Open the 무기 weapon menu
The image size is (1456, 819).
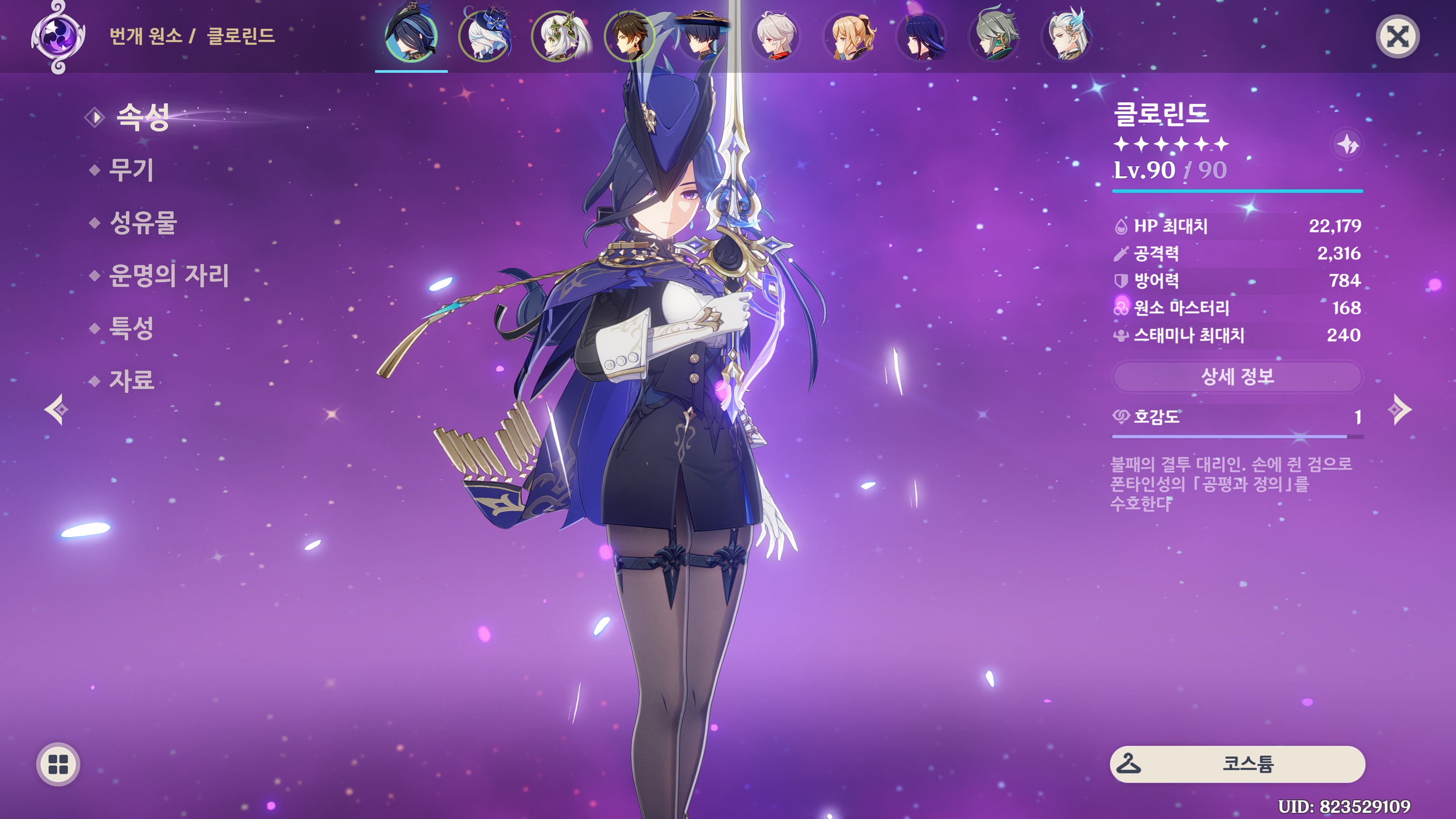(x=130, y=169)
